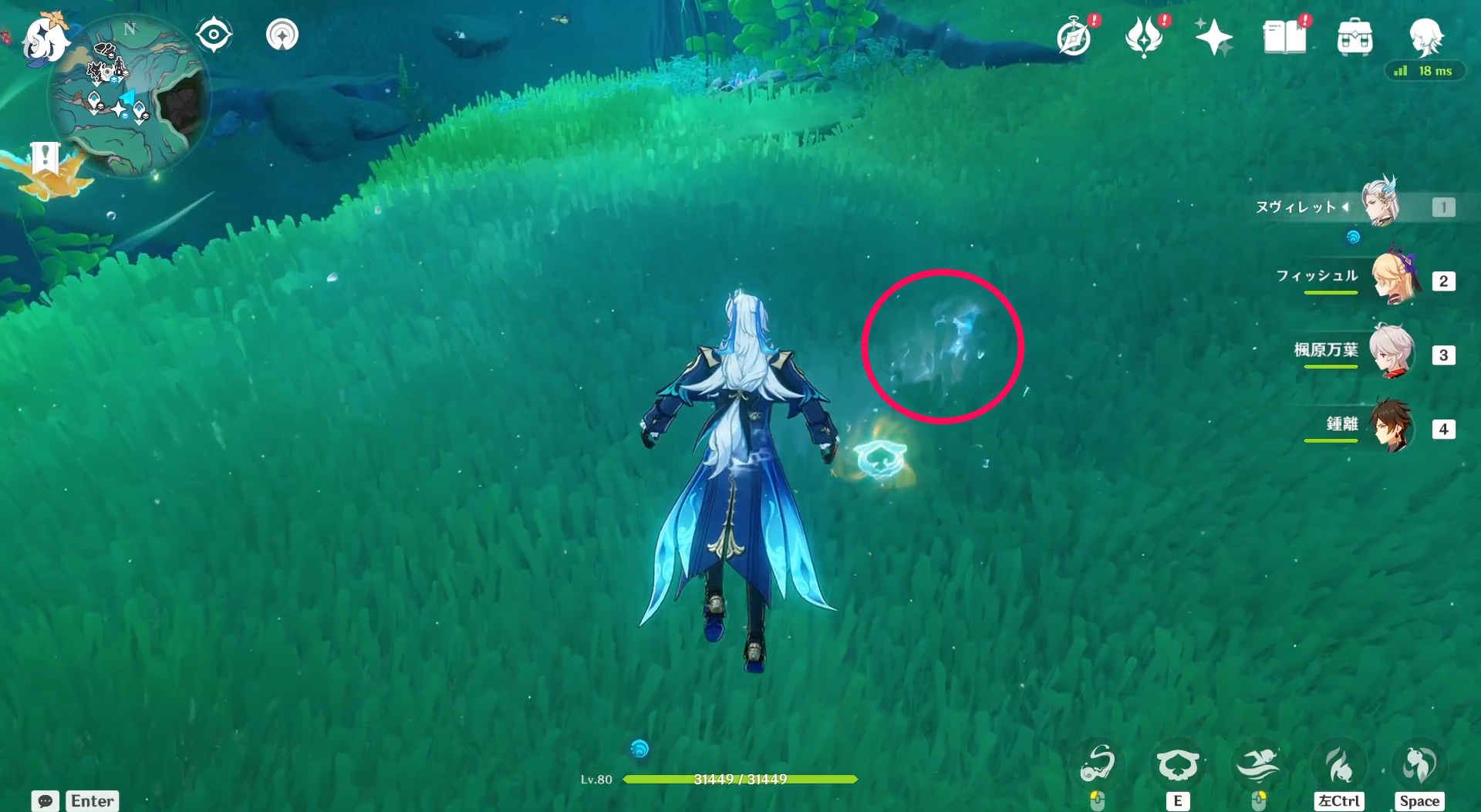
Task: Open the Battle Pass wings icon
Action: click(x=1144, y=35)
